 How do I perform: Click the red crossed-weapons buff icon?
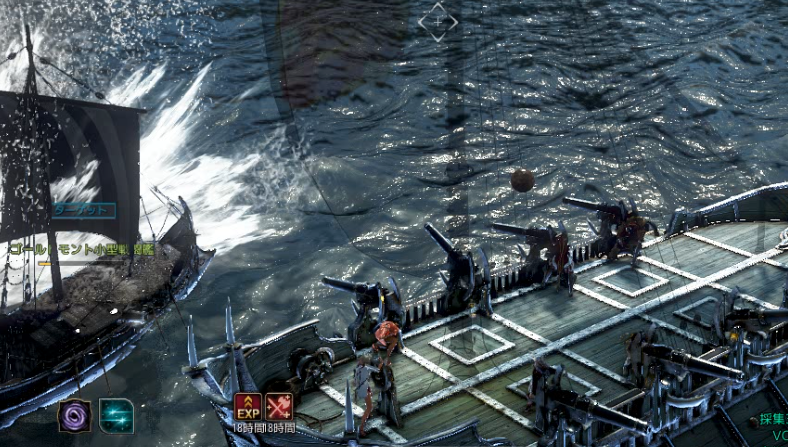click(x=280, y=407)
